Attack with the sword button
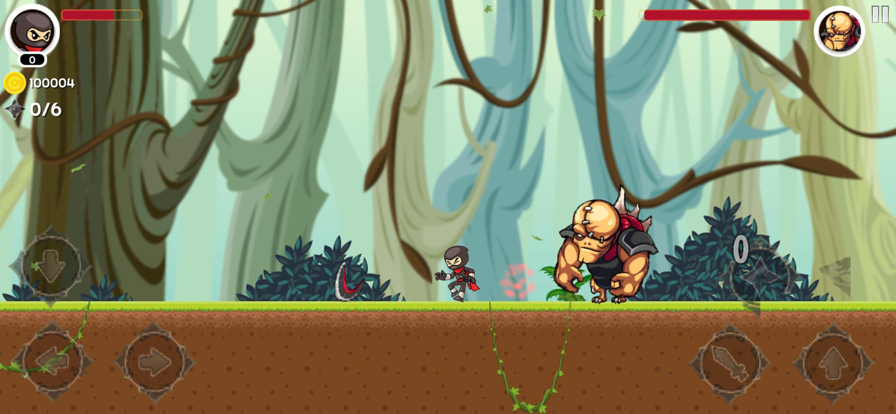This screenshot has width=896, height=414. point(731,361)
